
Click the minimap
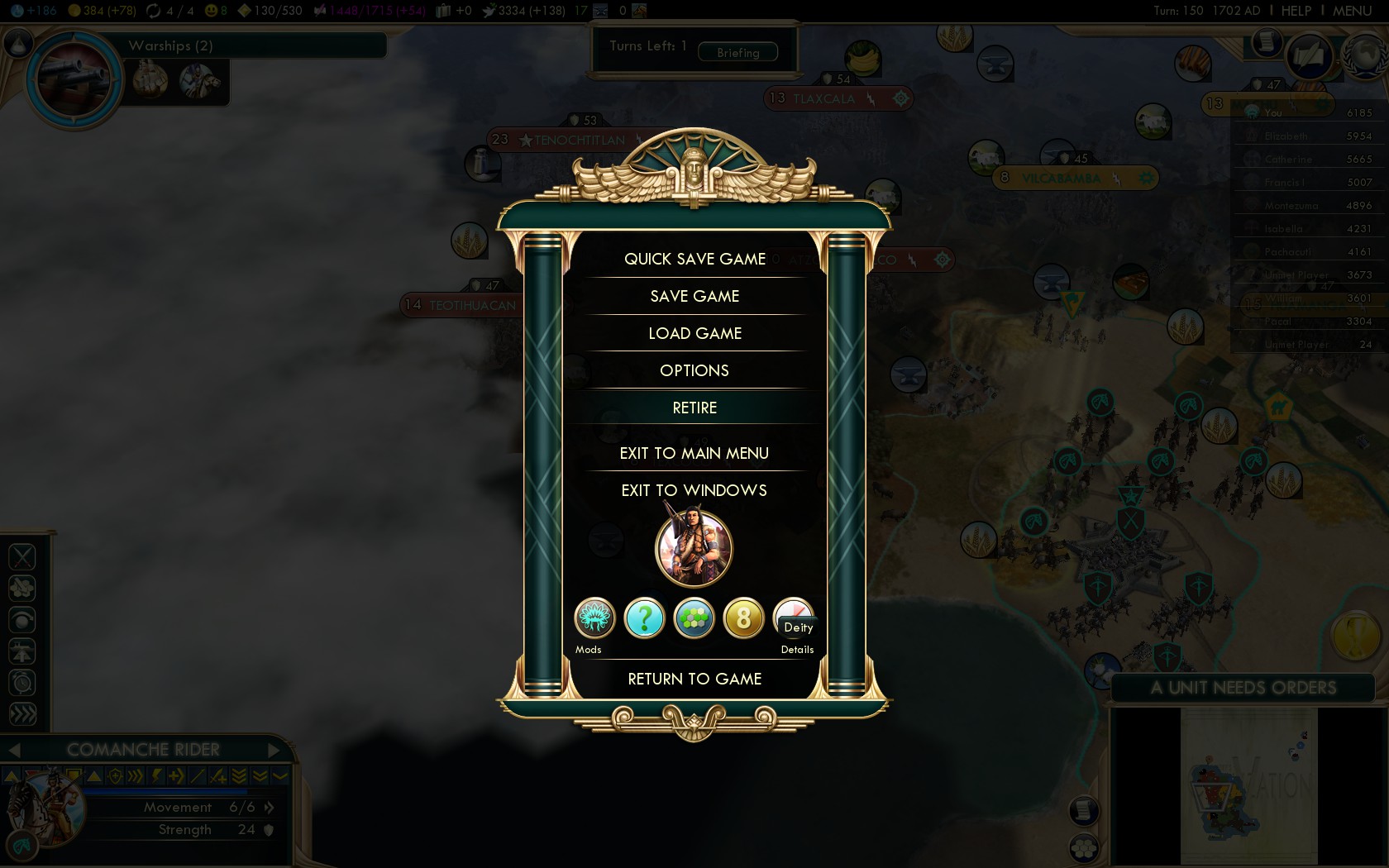[x=1248, y=785]
